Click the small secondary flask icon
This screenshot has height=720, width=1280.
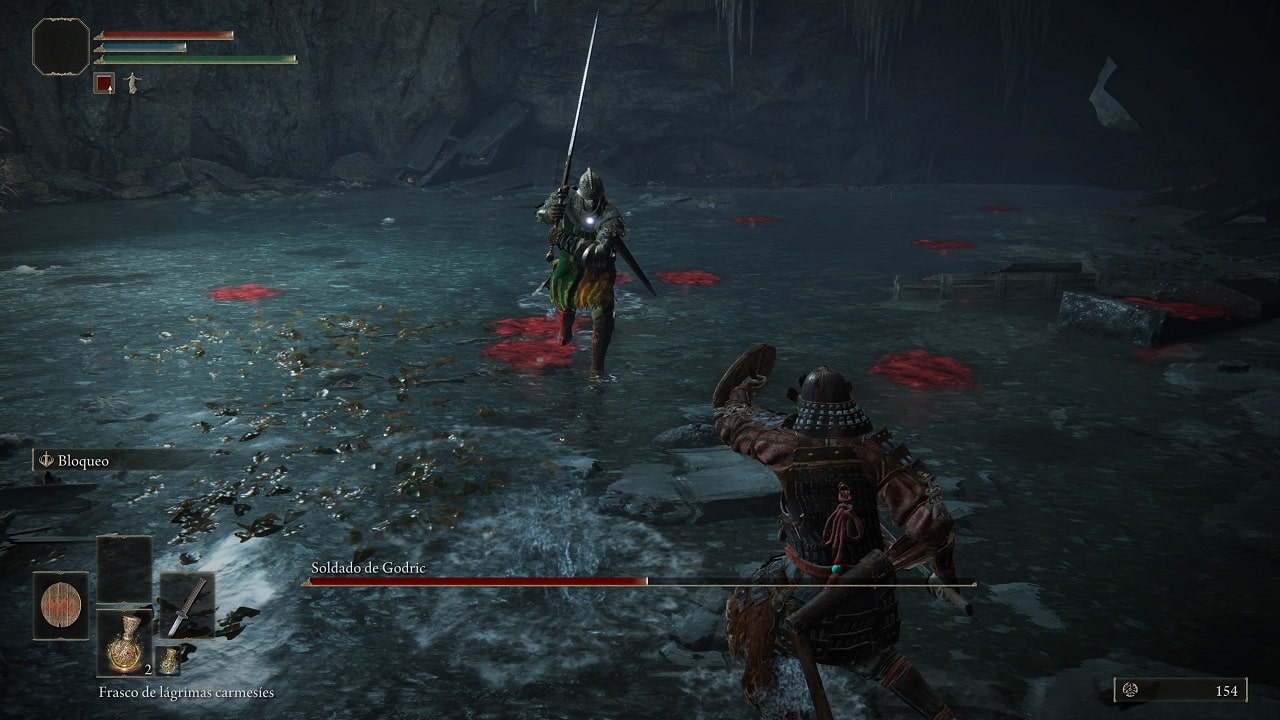(168, 660)
